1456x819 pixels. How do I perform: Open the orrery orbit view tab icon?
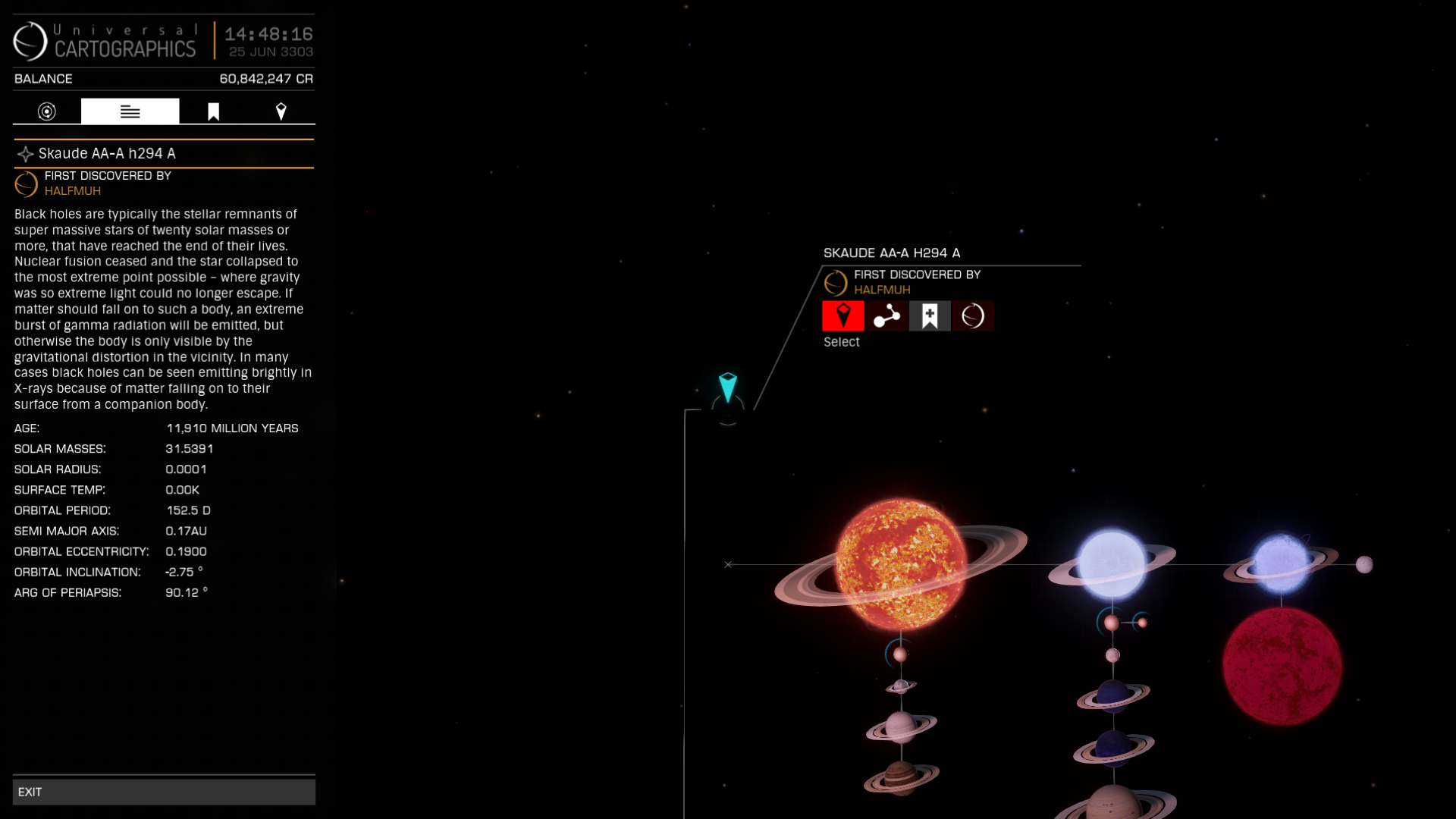tap(46, 111)
